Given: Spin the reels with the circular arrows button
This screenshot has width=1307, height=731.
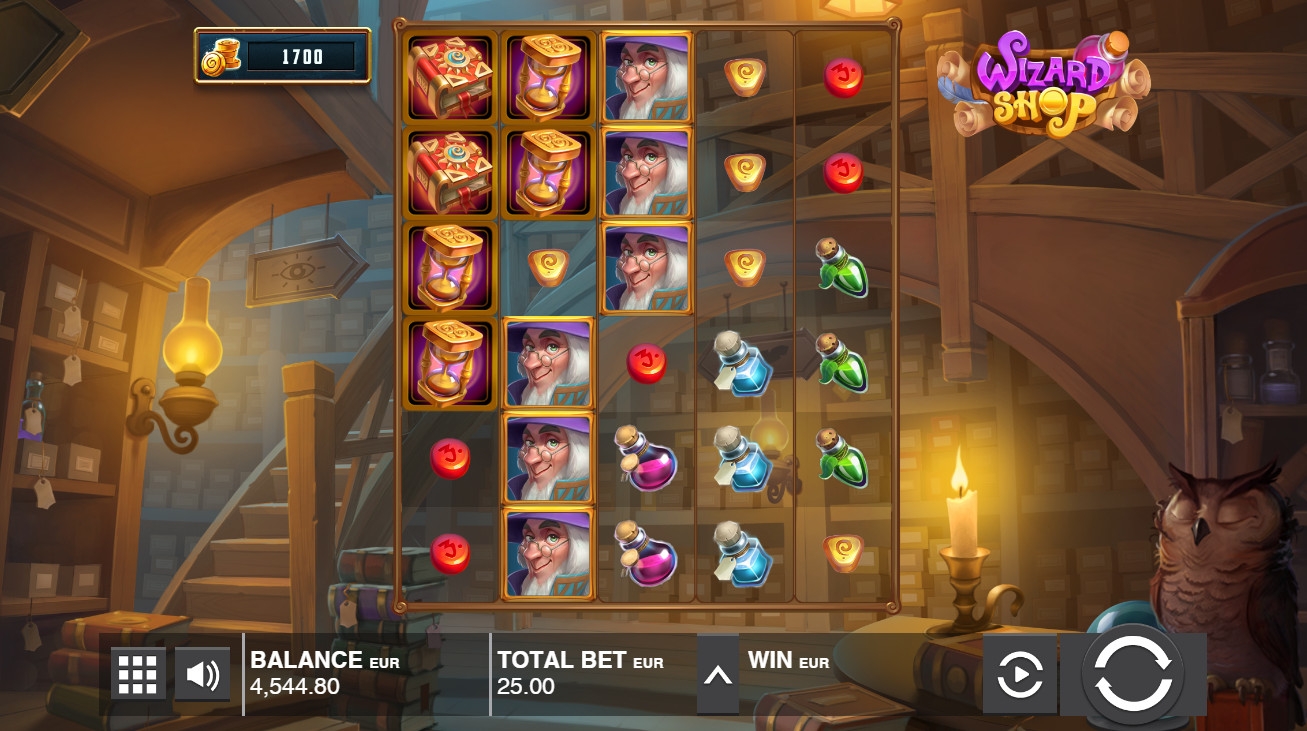Looking at the screenshot, I should pyautogui.click(x=1132, y=674).
